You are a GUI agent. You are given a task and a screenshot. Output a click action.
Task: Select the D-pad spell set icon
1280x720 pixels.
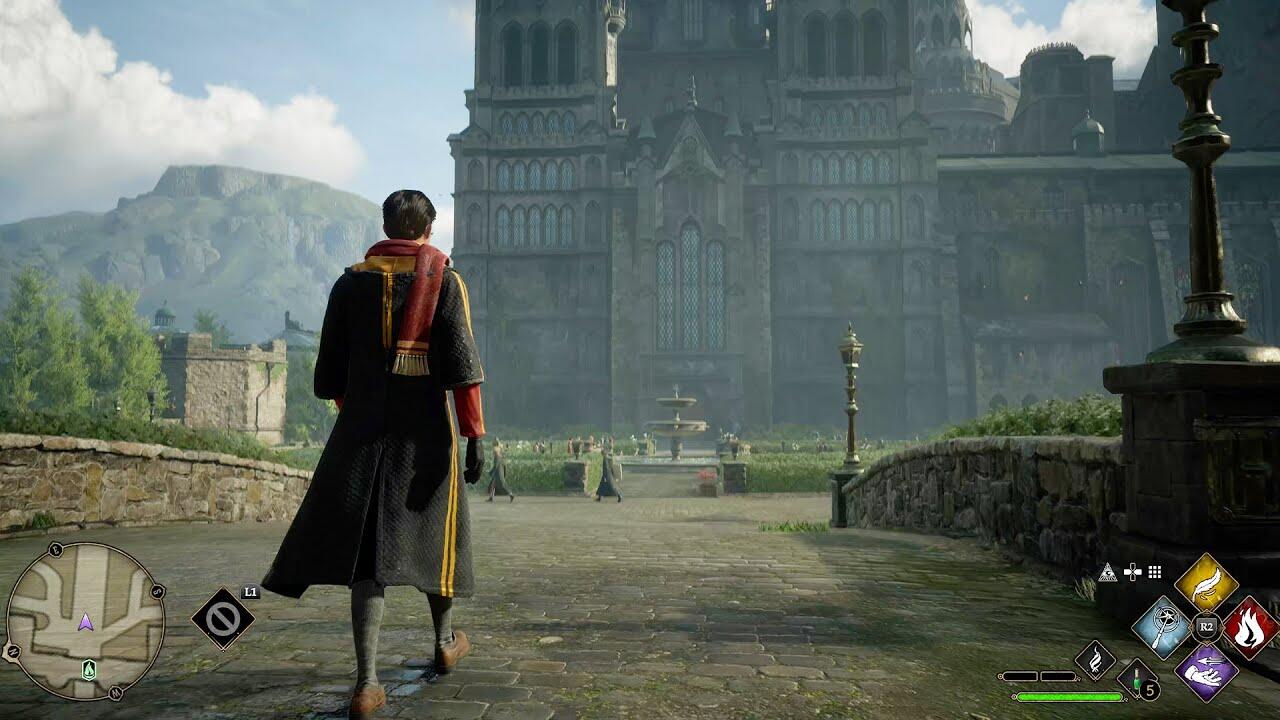[1132, 572]
